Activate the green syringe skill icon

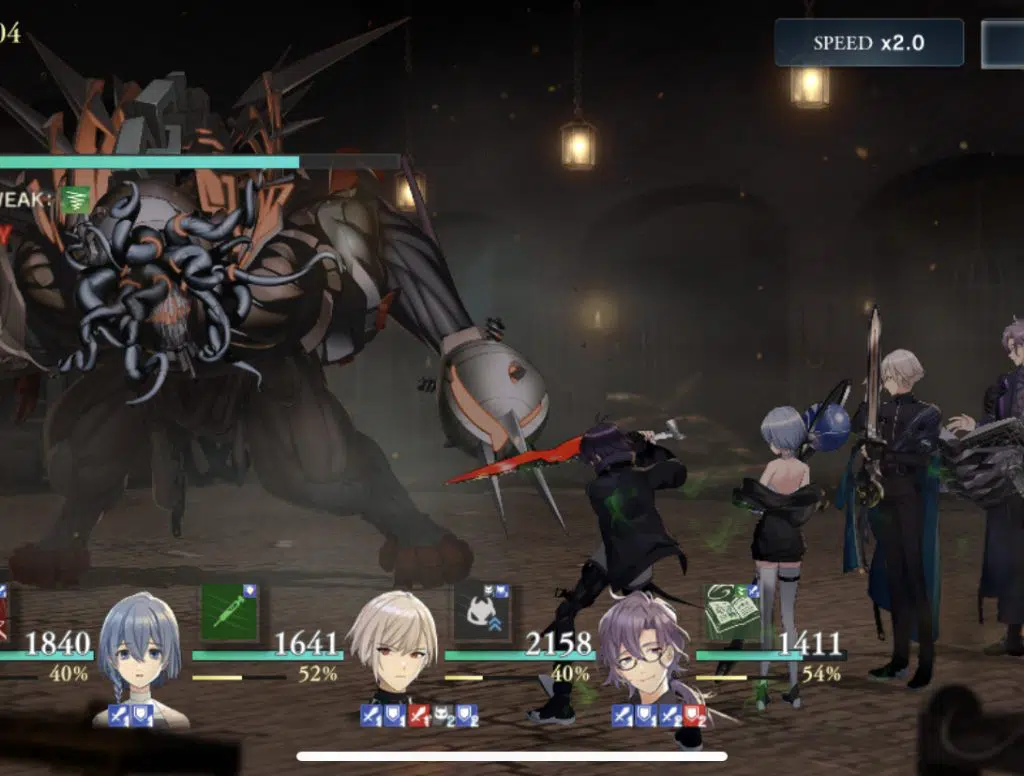pyautogui.click(x=229, y=612)
